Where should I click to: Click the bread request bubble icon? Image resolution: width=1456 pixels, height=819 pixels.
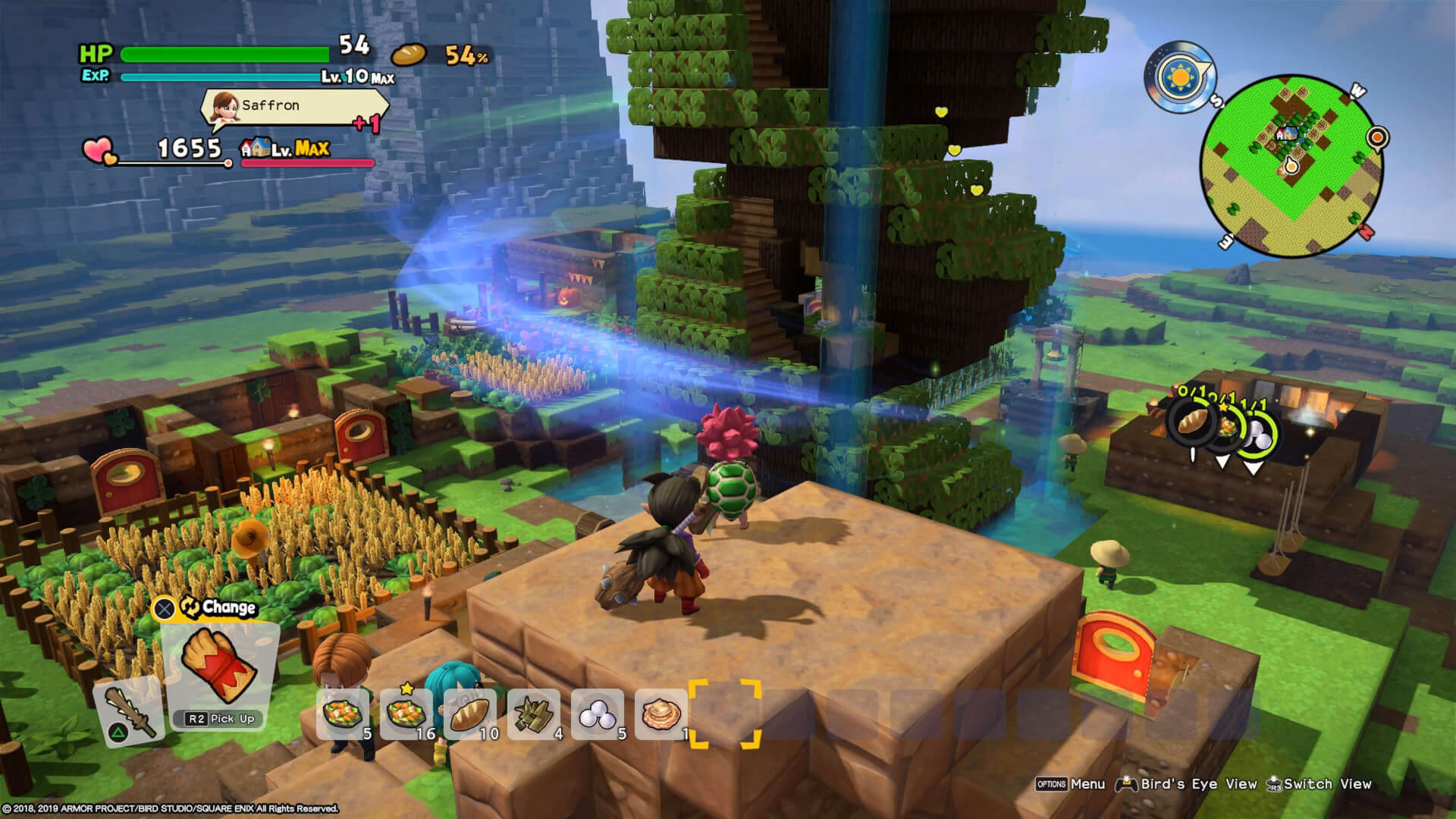pos(1191,420)
